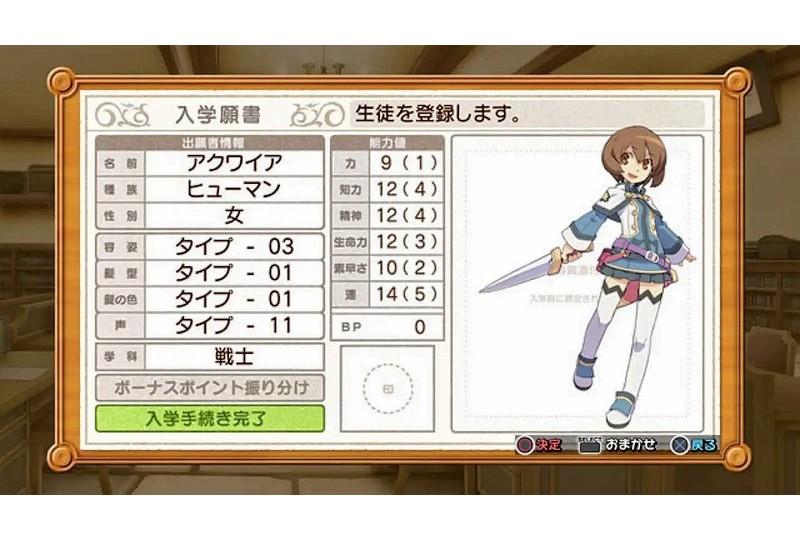Confirm with 入学手続き完了 button
Image resolution: width=800 pixels, height=540 pixels.
pos(210,417)
